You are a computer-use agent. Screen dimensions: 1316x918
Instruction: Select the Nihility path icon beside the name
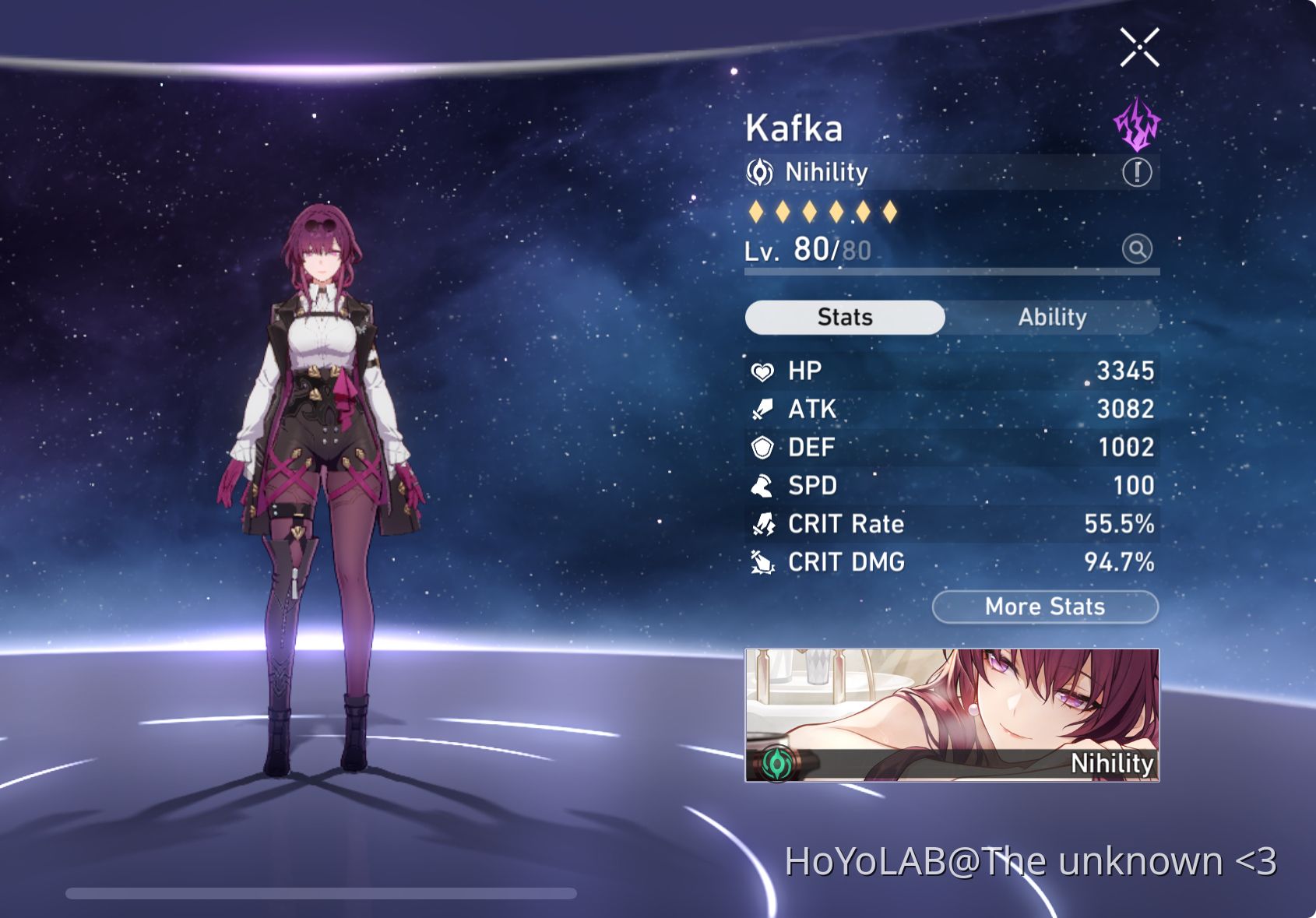pos(762,172)
